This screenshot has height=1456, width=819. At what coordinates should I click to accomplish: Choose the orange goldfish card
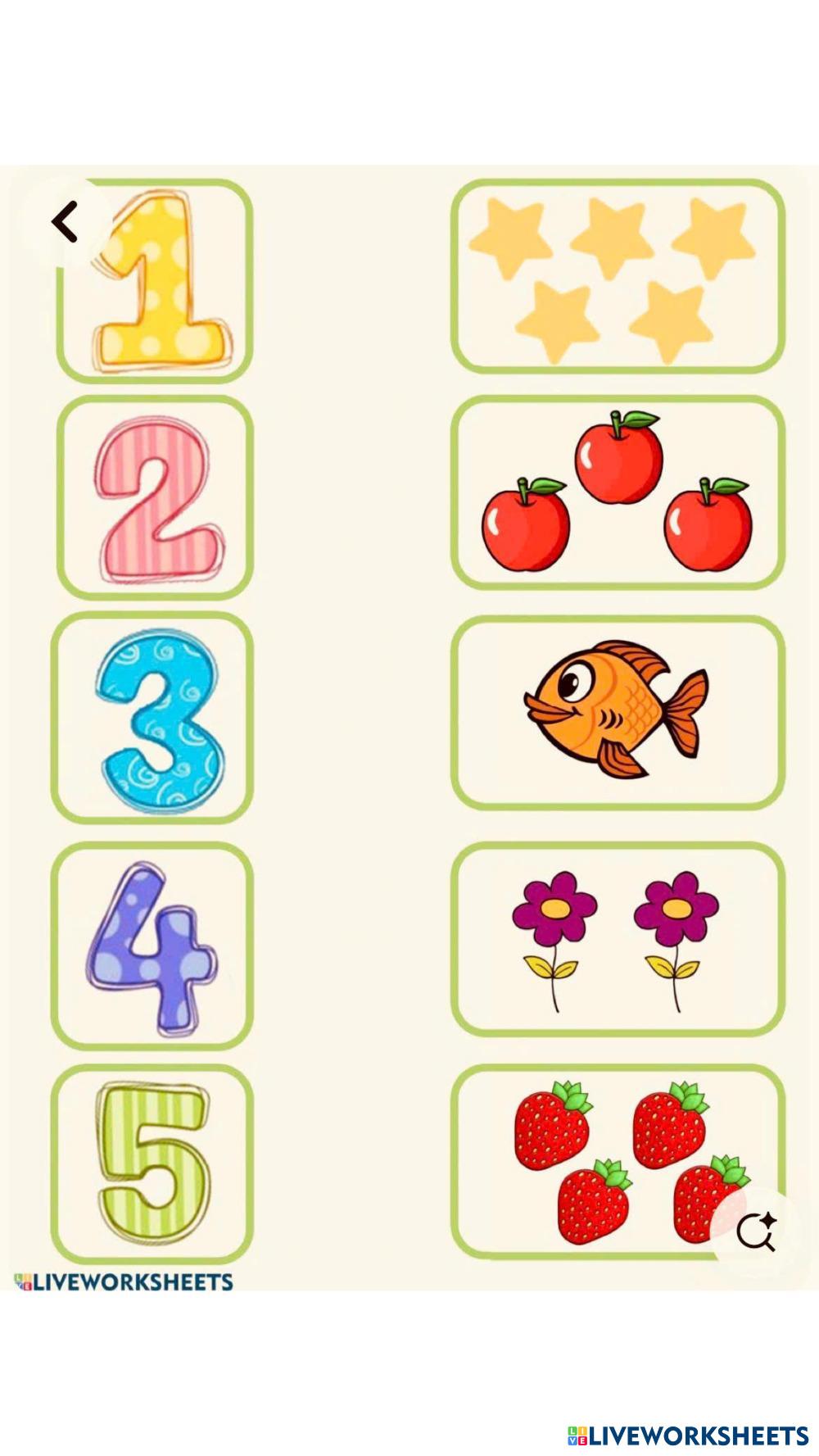(x=618, y=712)
